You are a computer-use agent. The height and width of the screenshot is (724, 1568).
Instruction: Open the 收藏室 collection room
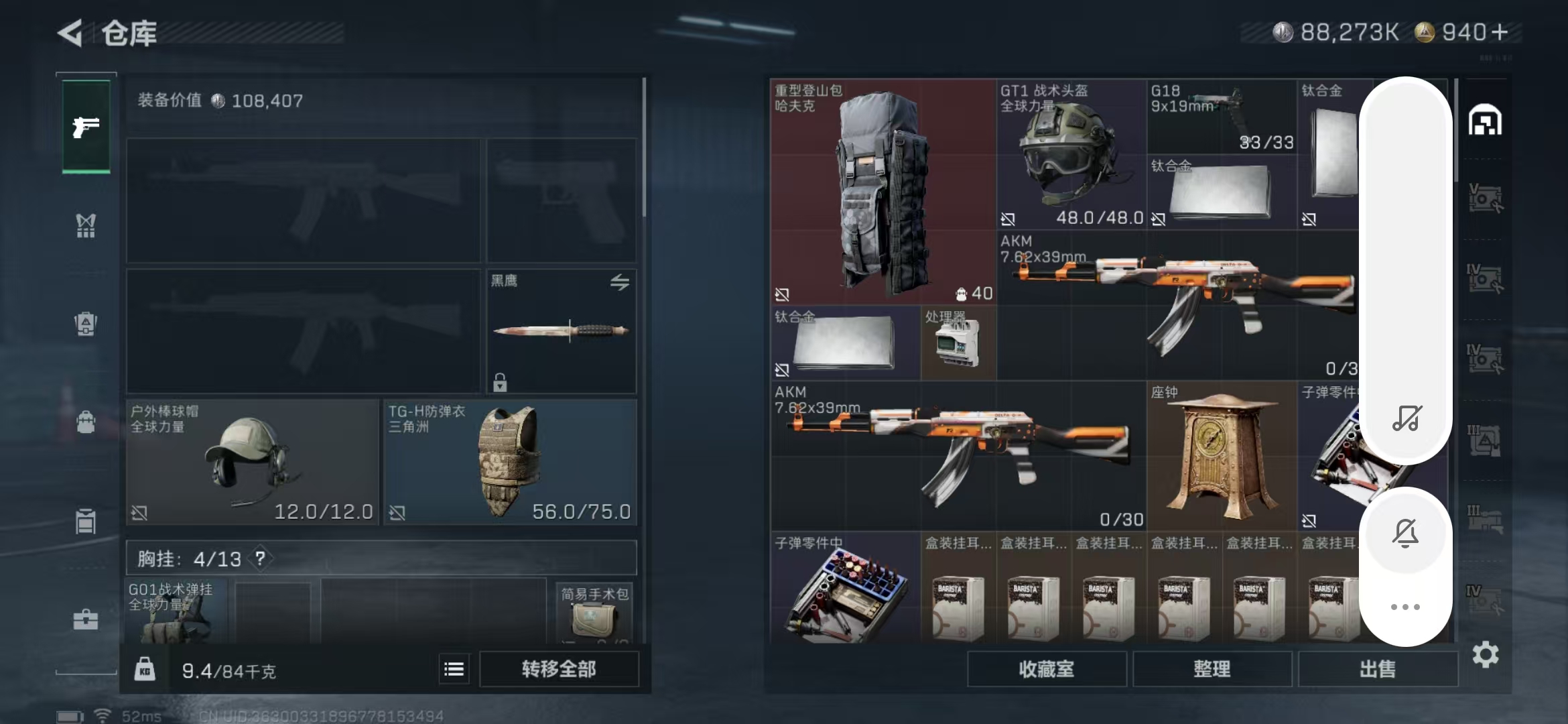click(x=1046, y=669)
